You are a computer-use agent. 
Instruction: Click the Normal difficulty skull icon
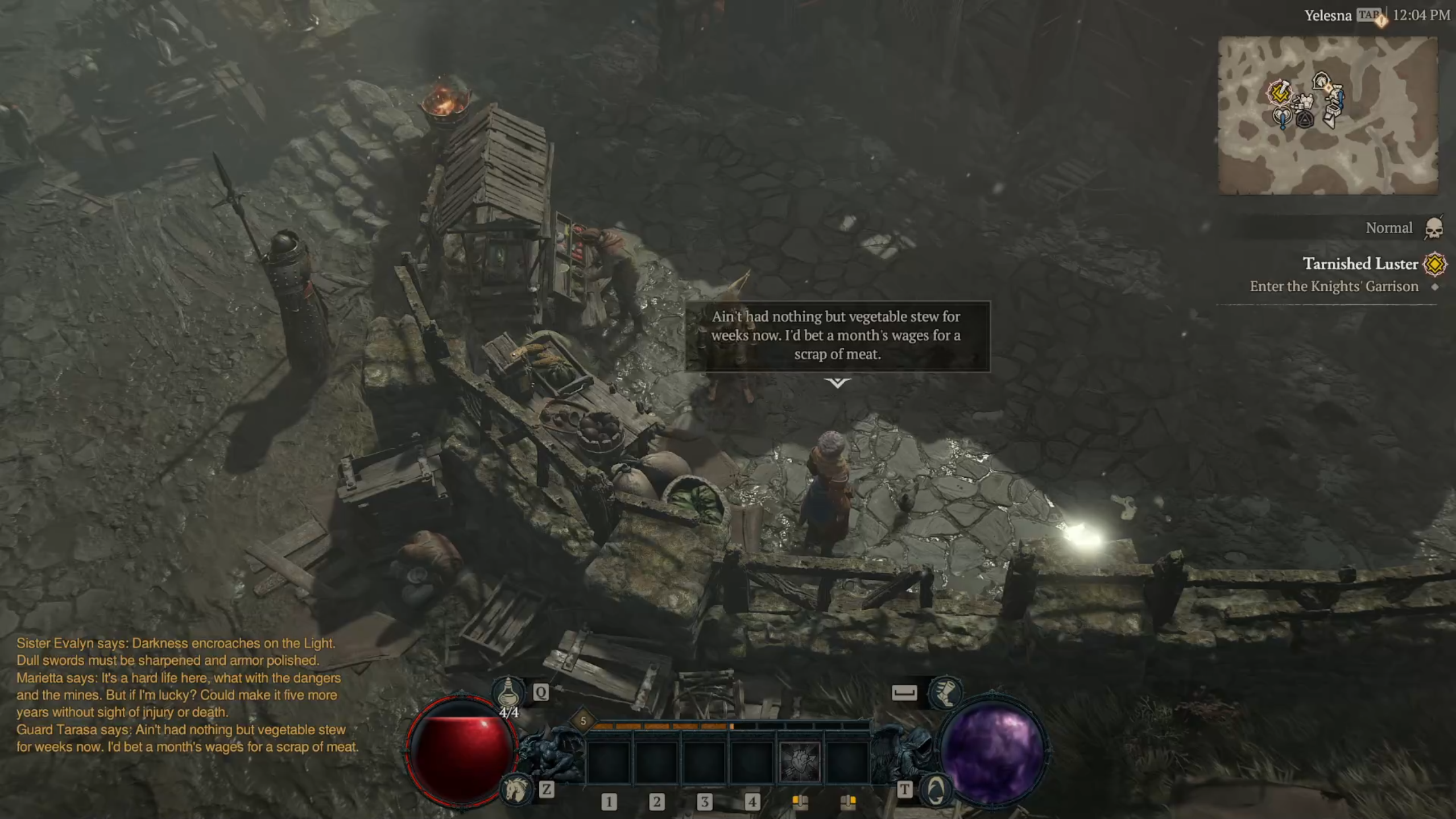pos(1434,228)
